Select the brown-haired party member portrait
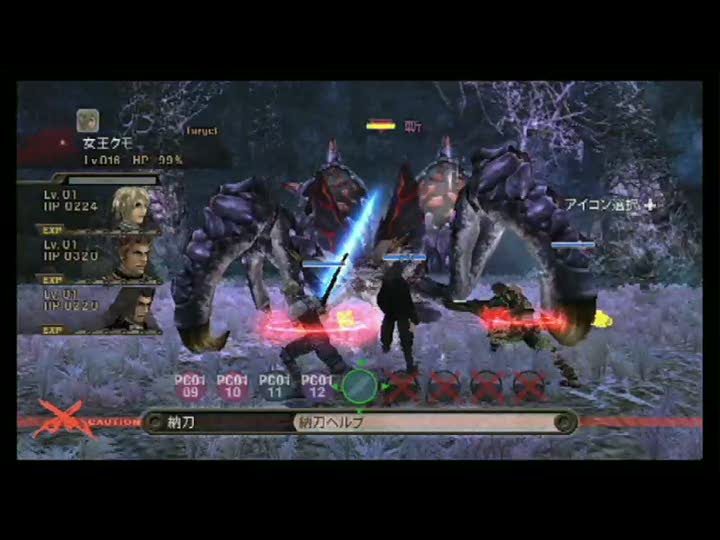 135,259
